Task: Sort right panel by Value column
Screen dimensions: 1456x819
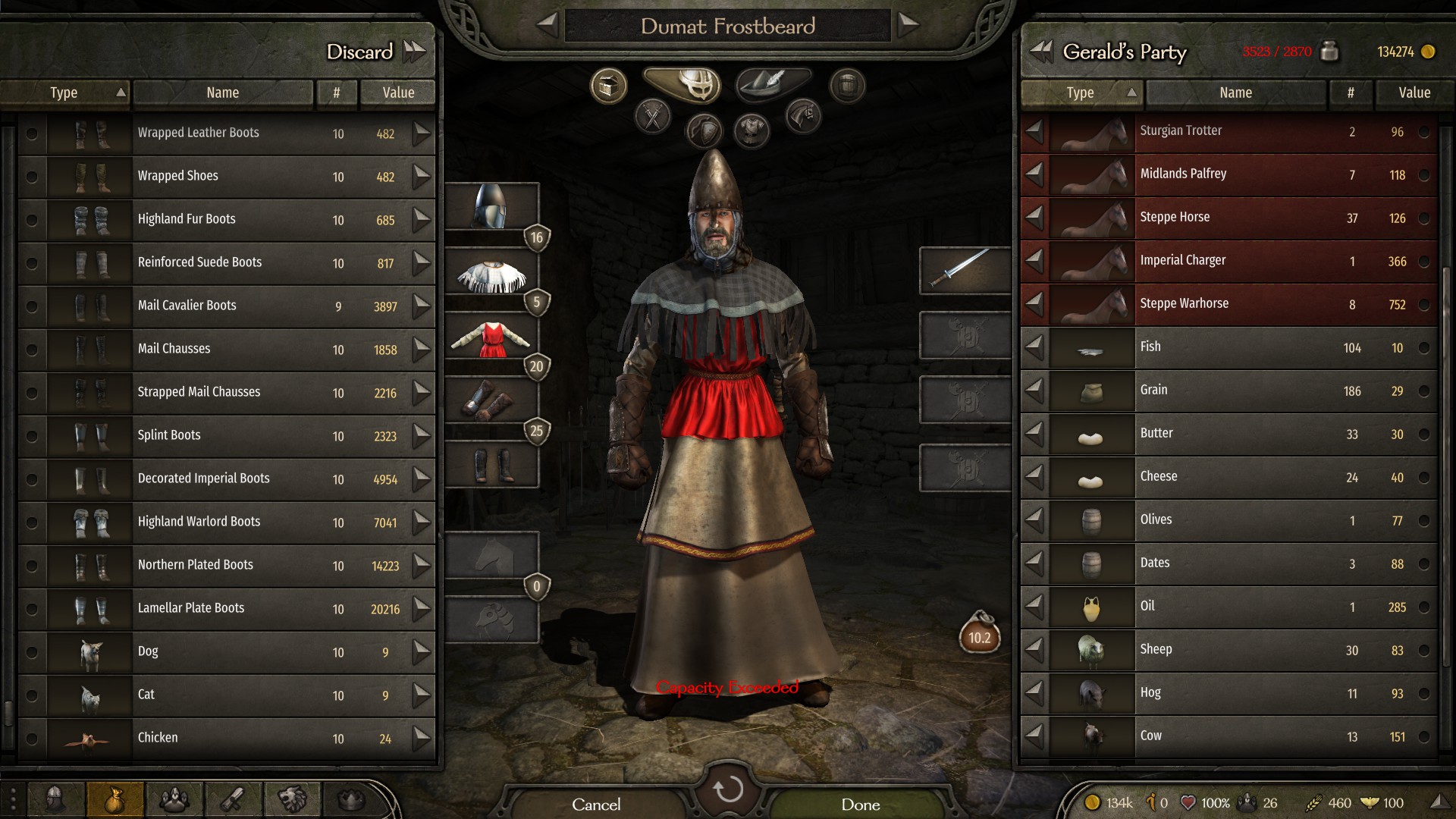Action: pos(1414,93)
